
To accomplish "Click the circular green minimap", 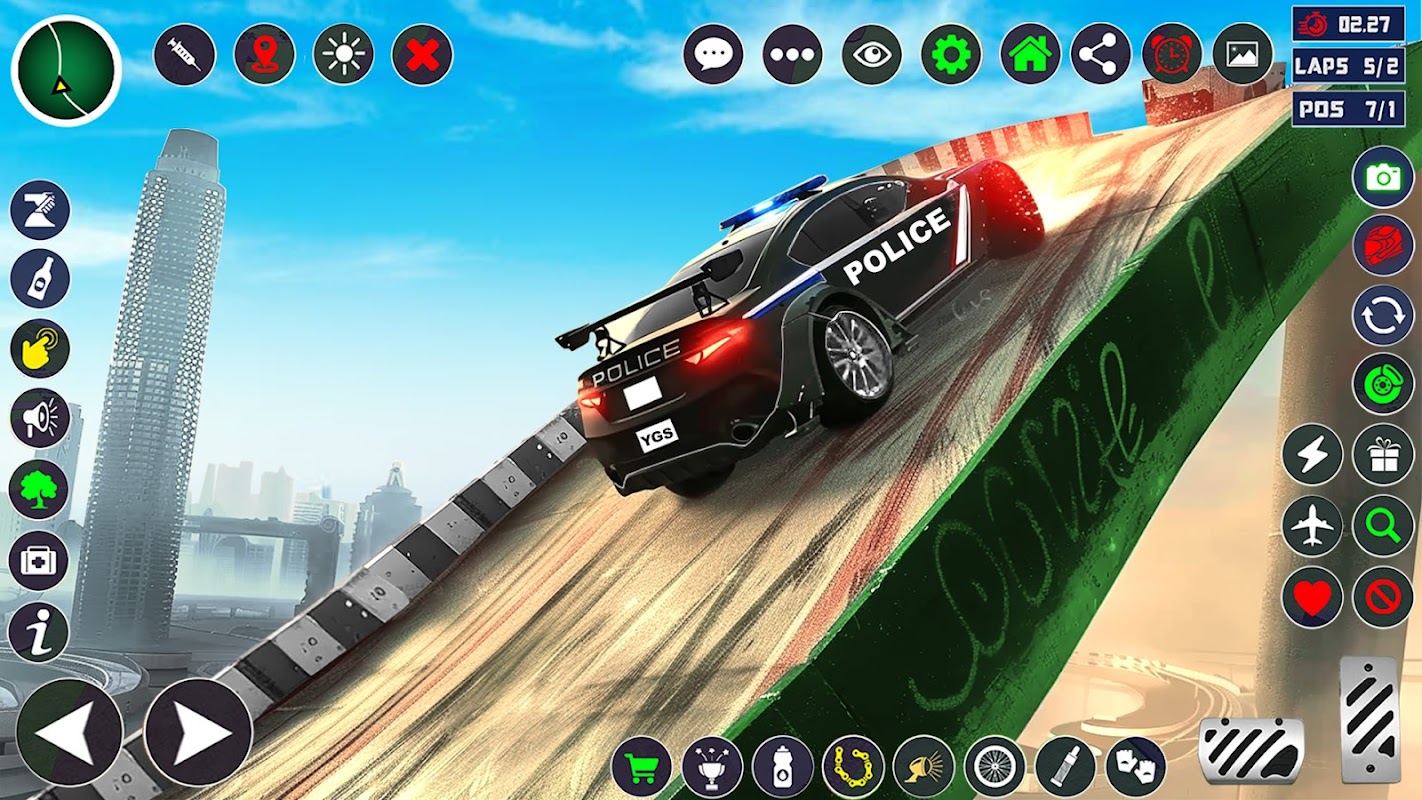I will pyautogui.click(x=66, y=70).
